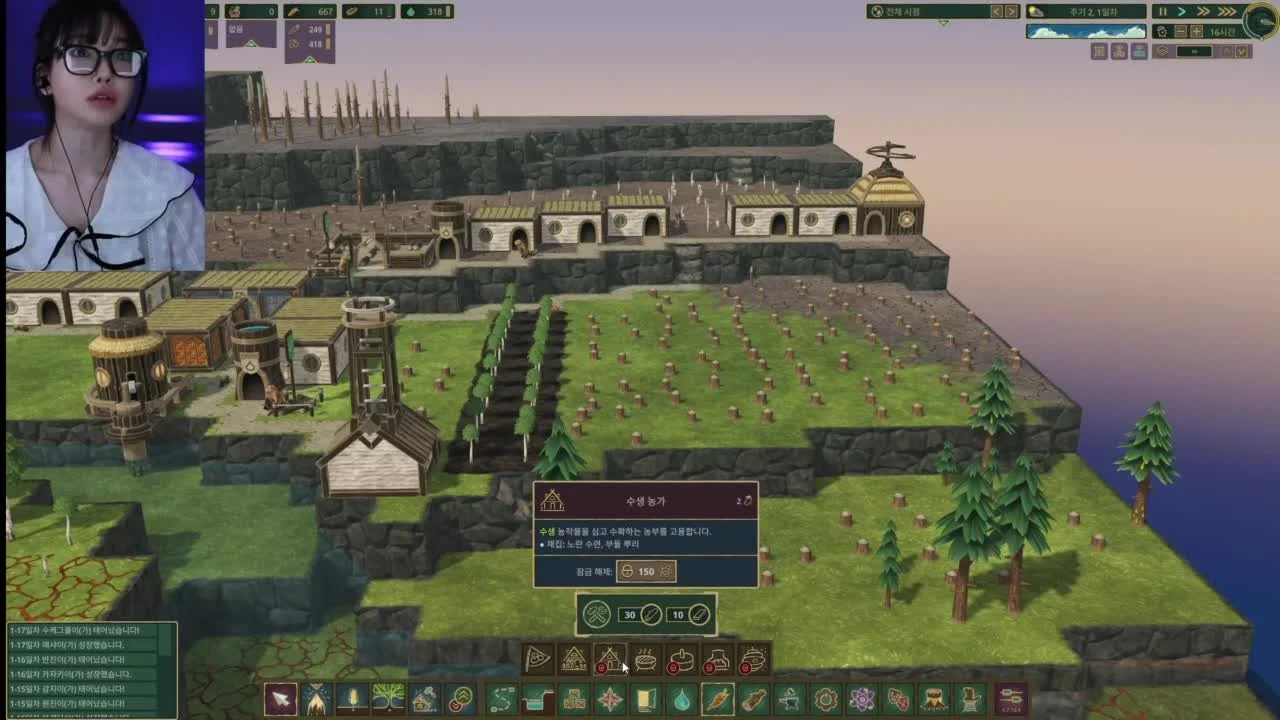Viewport: 1280px width, 720px height.
Task: Open the science atom buildings category
Action: tap(861, 699)
